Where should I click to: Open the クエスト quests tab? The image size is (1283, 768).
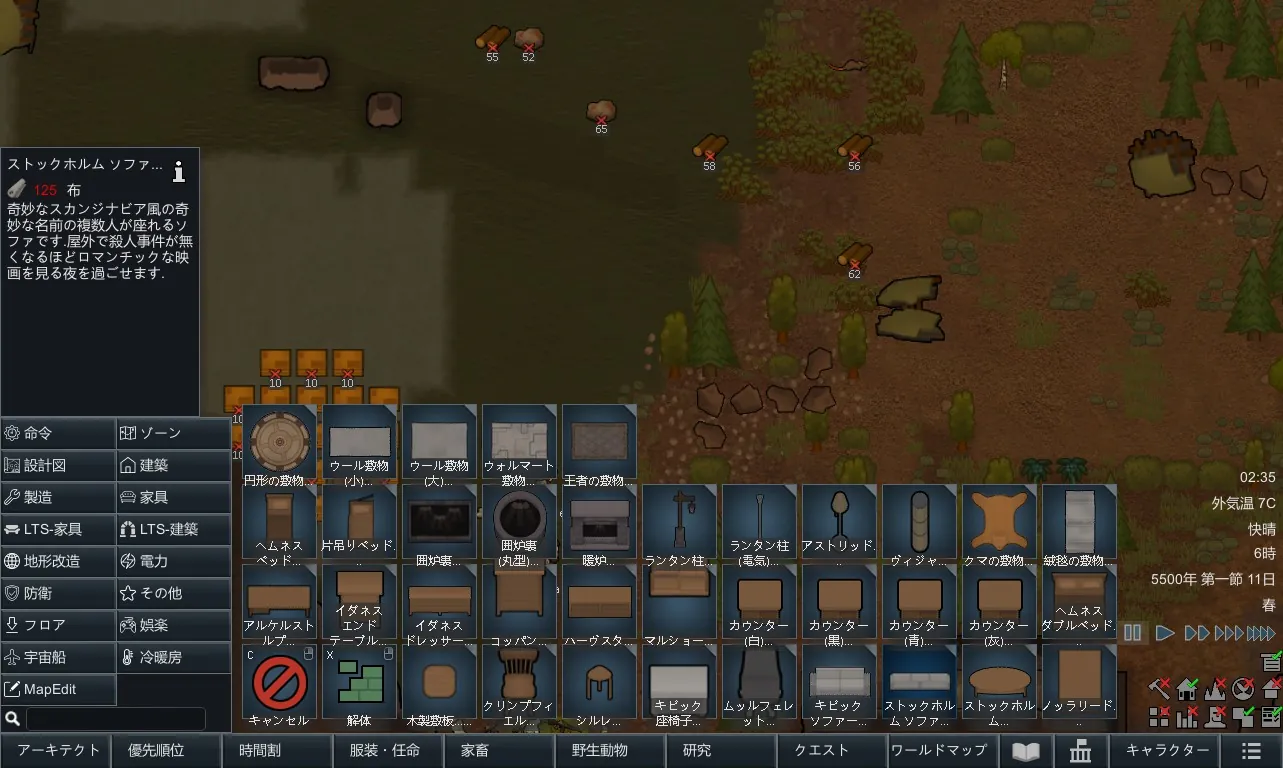pyautogui.click(x=821, y=750)
